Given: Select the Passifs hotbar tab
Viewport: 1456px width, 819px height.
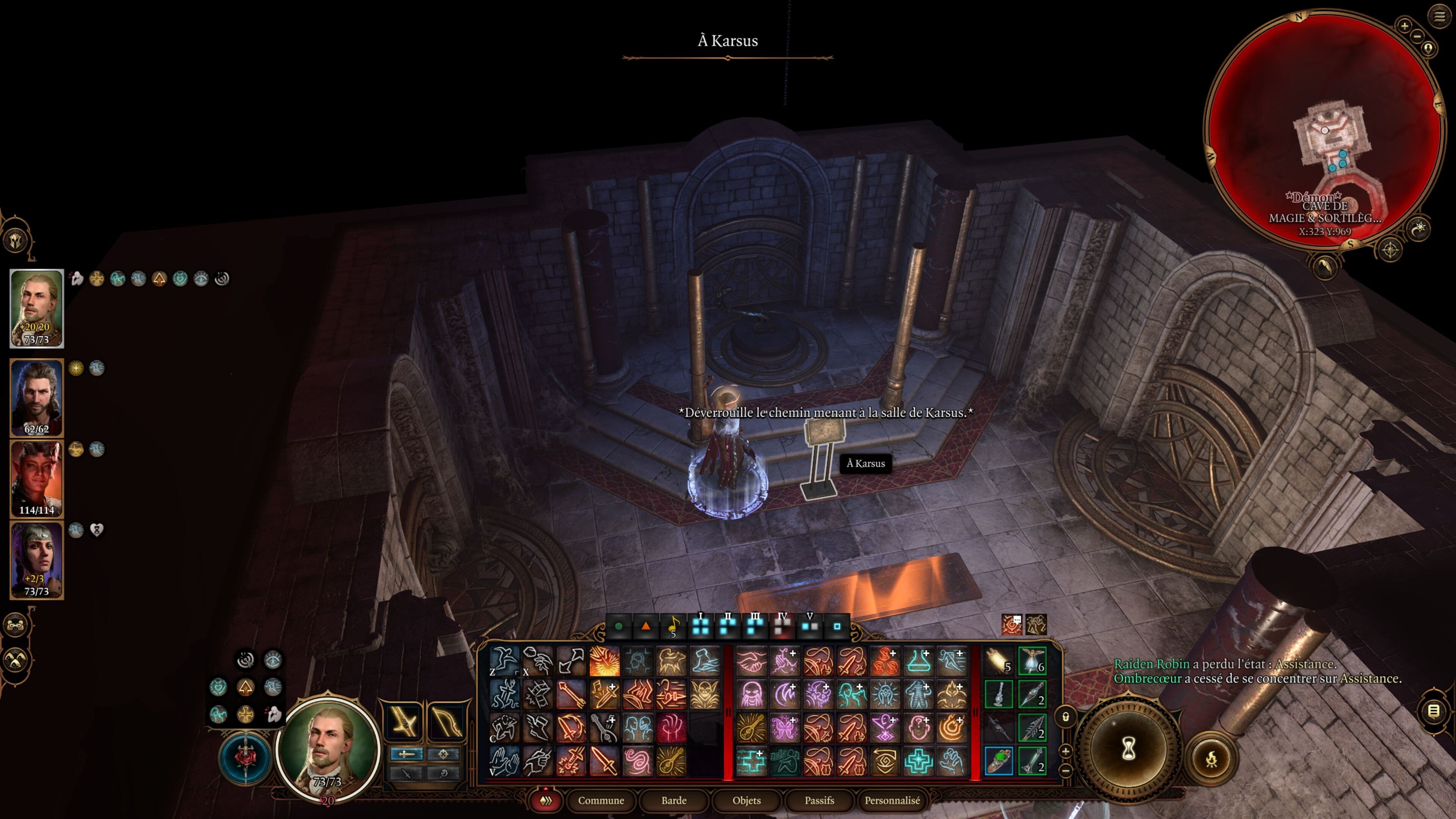Looking at the screenshot, I should click(x=819, y=800).
